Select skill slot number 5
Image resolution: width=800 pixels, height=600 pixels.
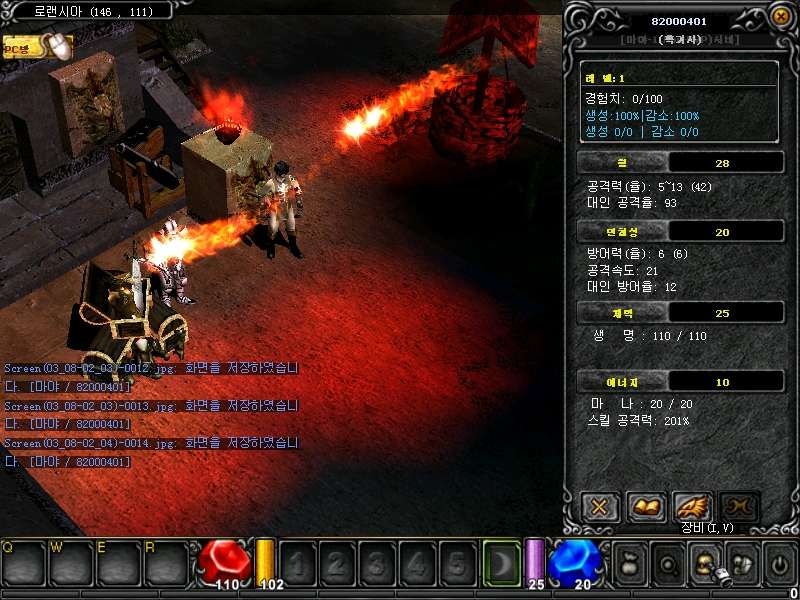[x=456, y=563]
